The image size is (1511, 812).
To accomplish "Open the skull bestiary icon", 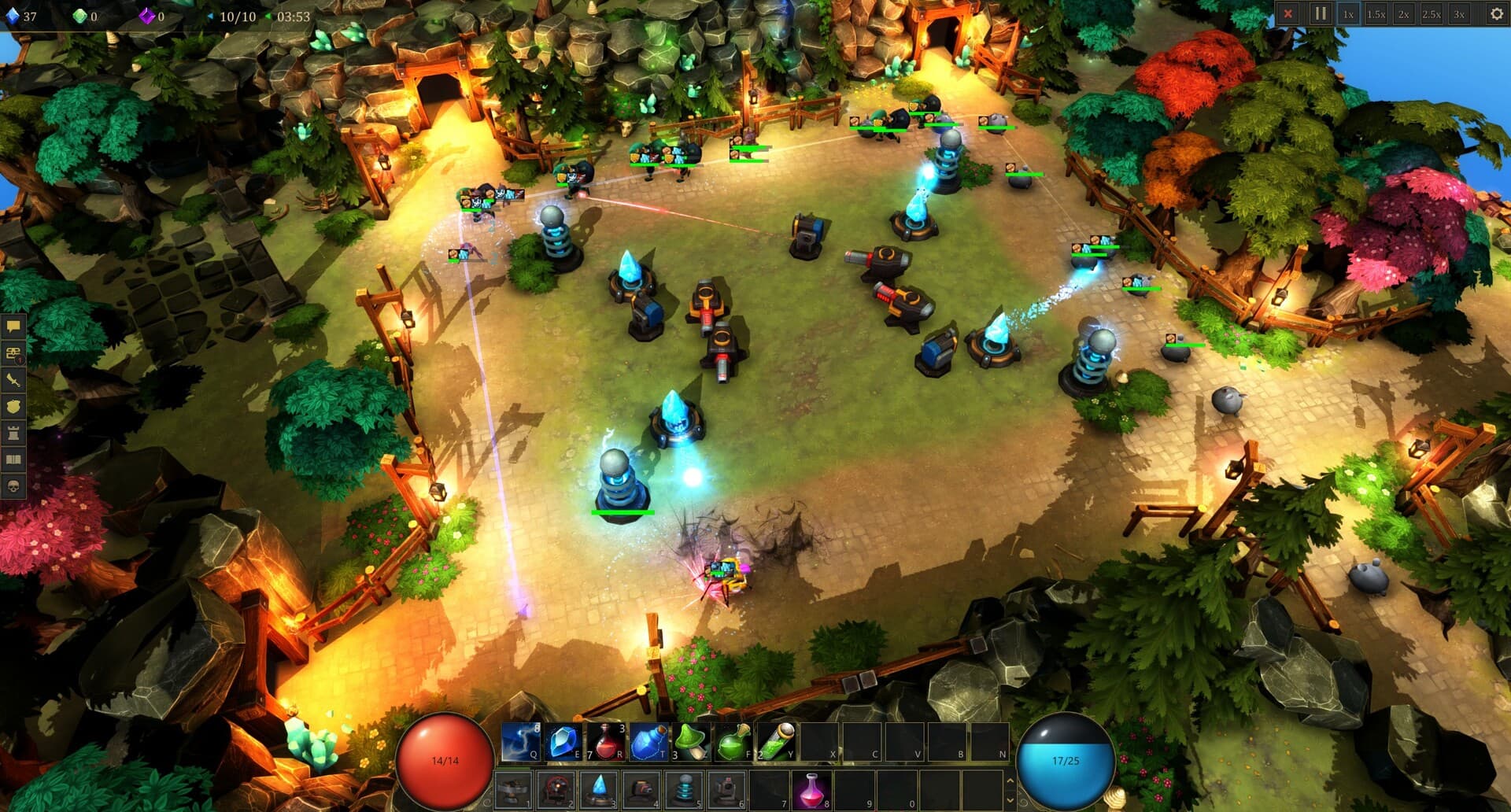I will click(13, 487).
